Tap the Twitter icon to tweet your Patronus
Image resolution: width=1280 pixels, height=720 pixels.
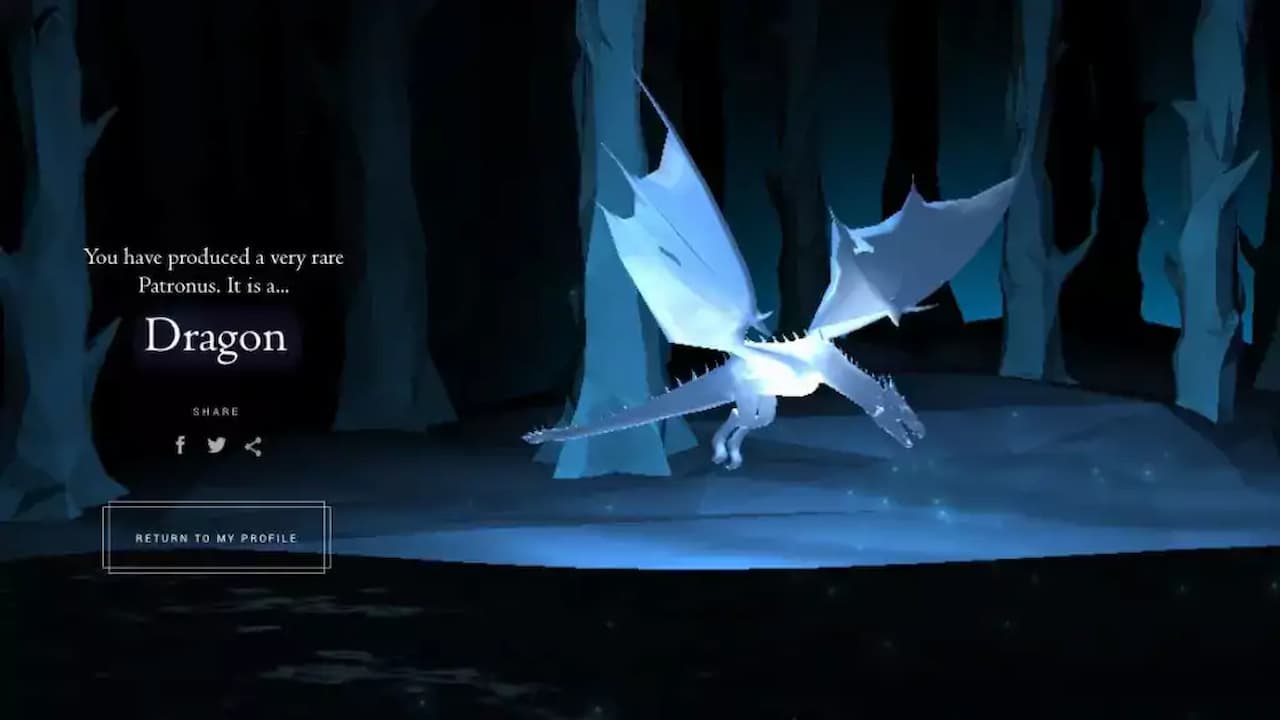coord(216,445)
